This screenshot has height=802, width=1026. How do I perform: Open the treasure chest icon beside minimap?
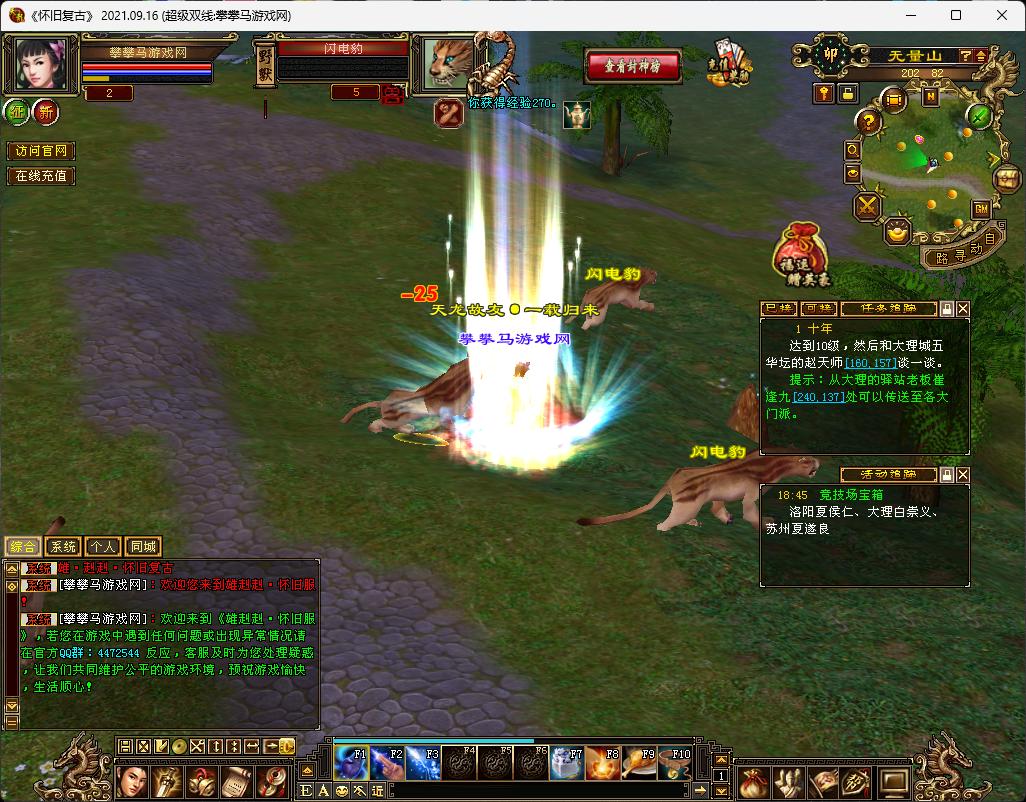point(1005,178)
